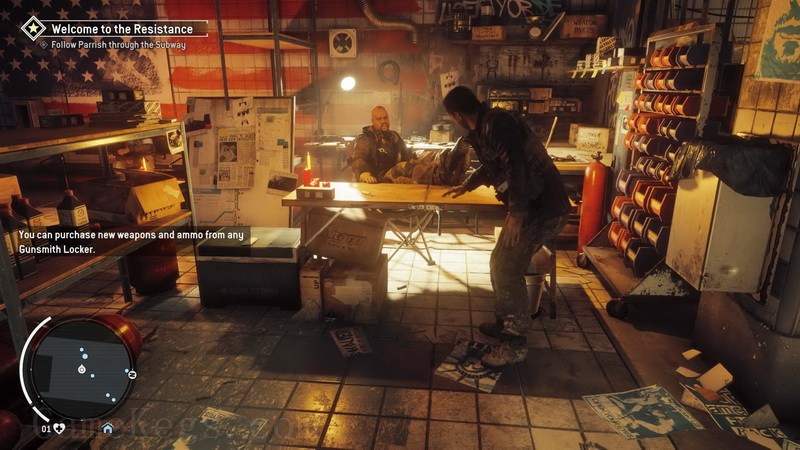Viewport: 800px width, 450px height.
Task: Click the star mission emblem icon
Action: [x=33, y=28]
